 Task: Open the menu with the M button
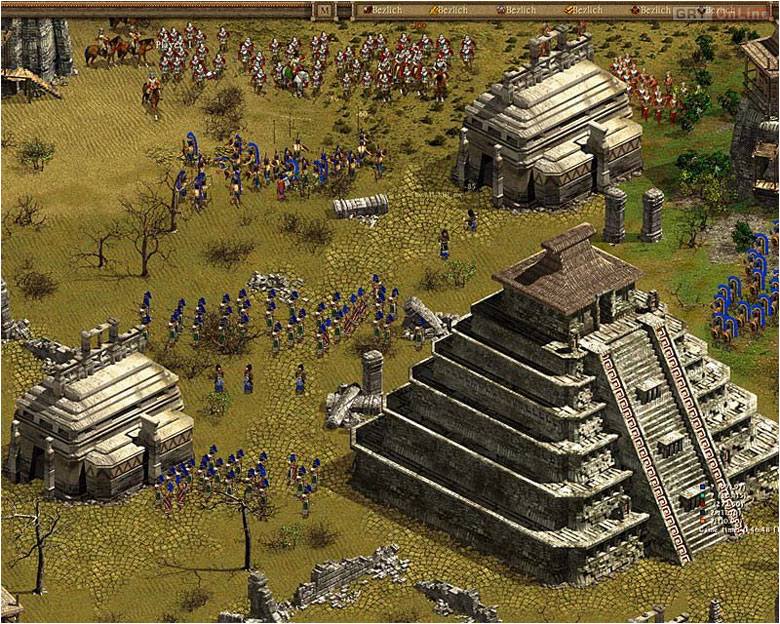(x=324, y=11)
